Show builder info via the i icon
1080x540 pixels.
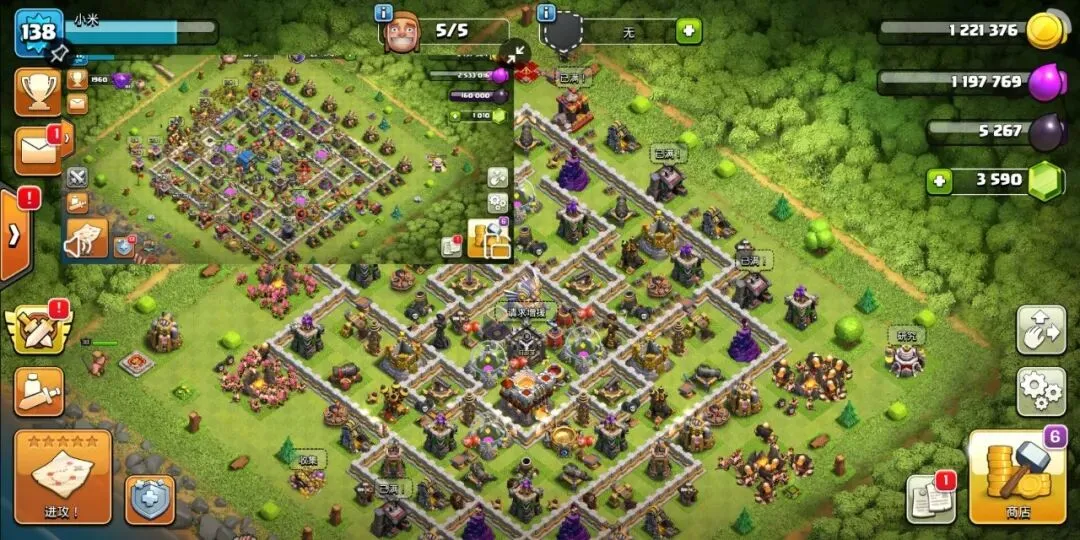383,13
